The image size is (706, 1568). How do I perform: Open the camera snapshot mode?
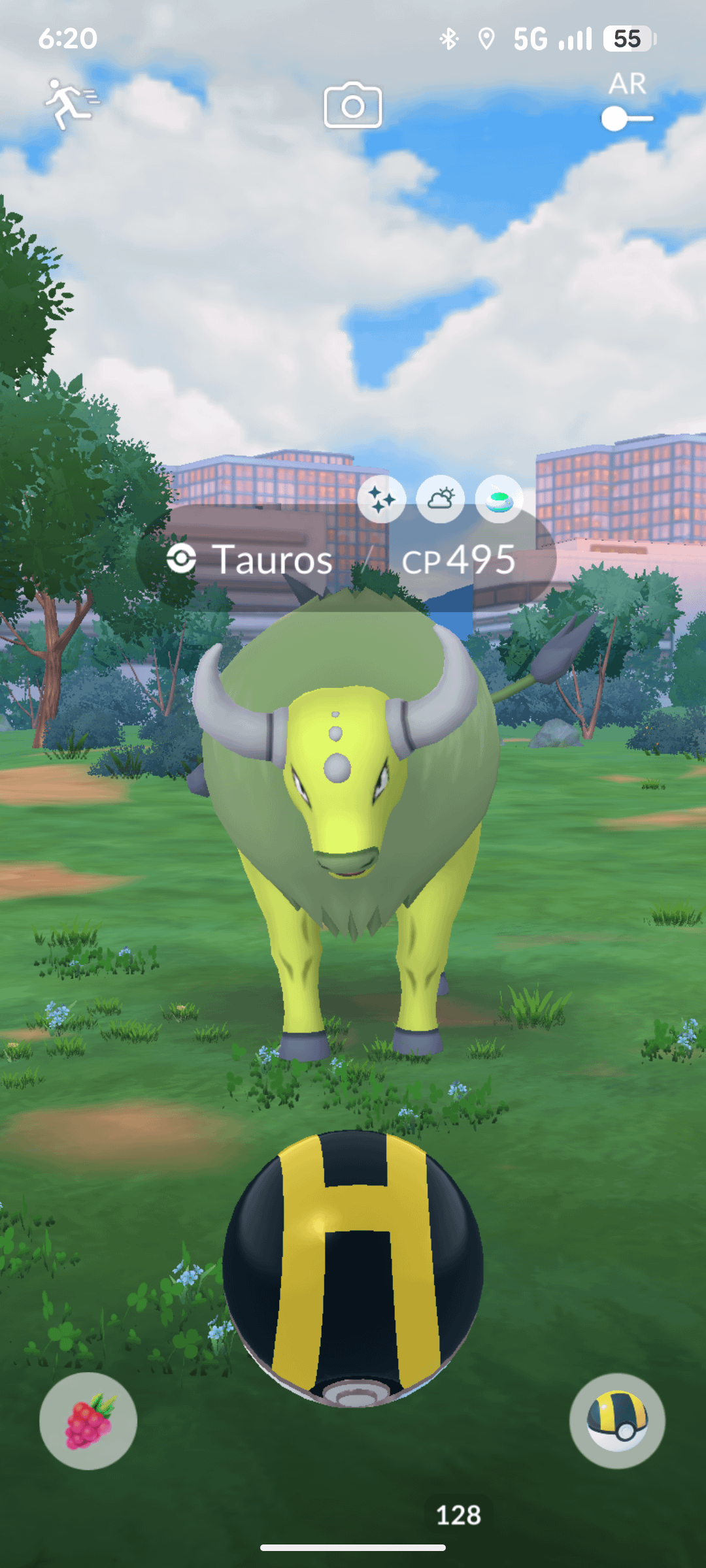[353, 105]
